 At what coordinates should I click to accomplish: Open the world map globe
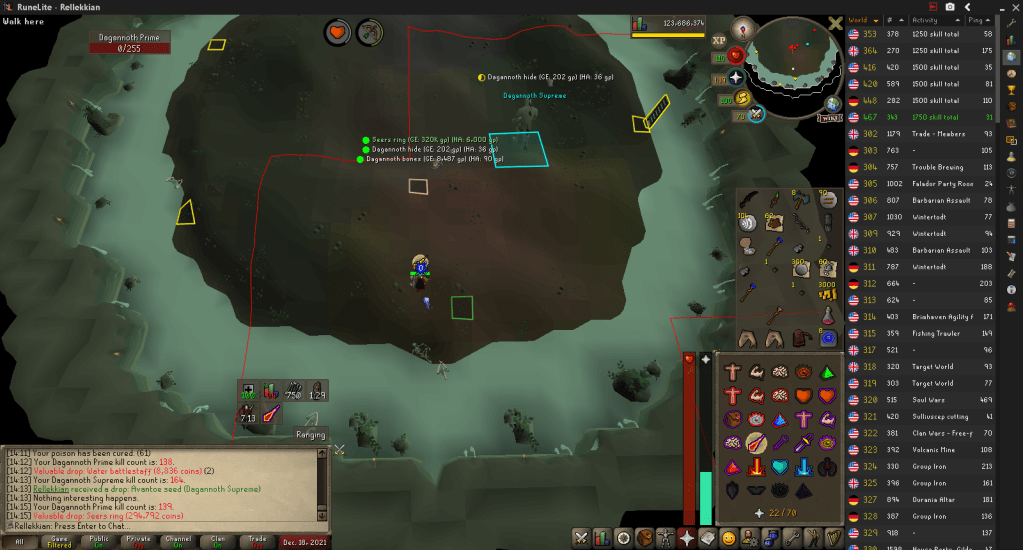point(831,103)
